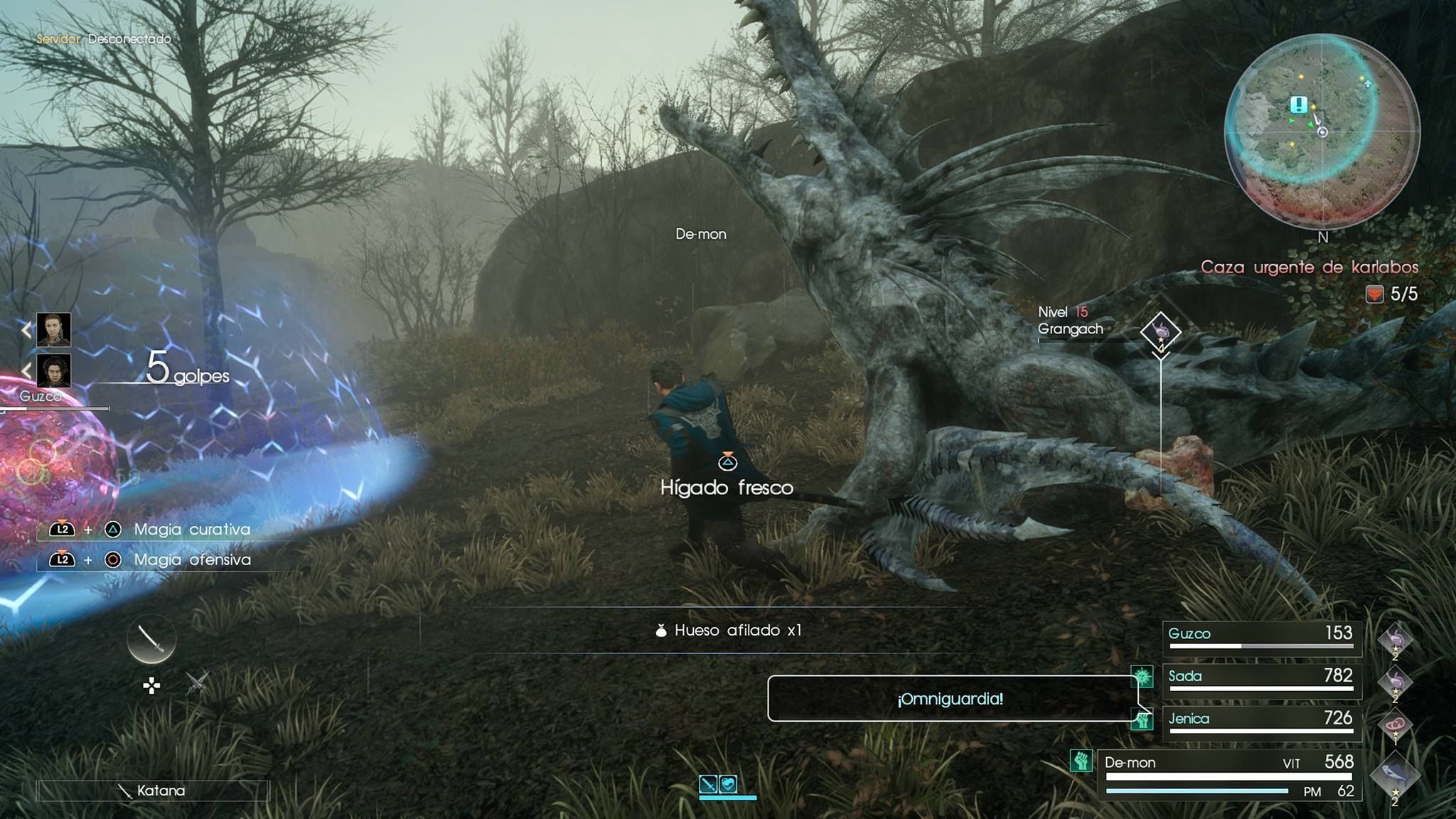The image size is (1456, 819).
Task: Select Guzco's party status row
Action: (1262, 637)
